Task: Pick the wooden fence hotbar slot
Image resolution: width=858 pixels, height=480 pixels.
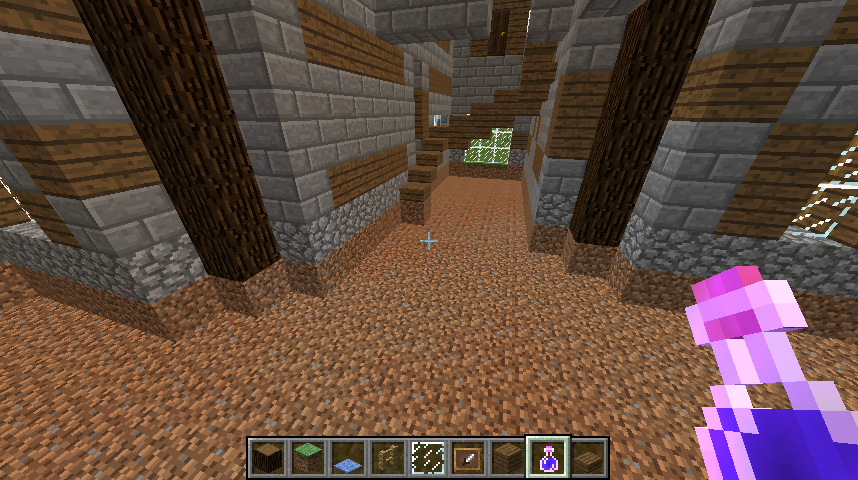Action: click(x=388, y=457)
